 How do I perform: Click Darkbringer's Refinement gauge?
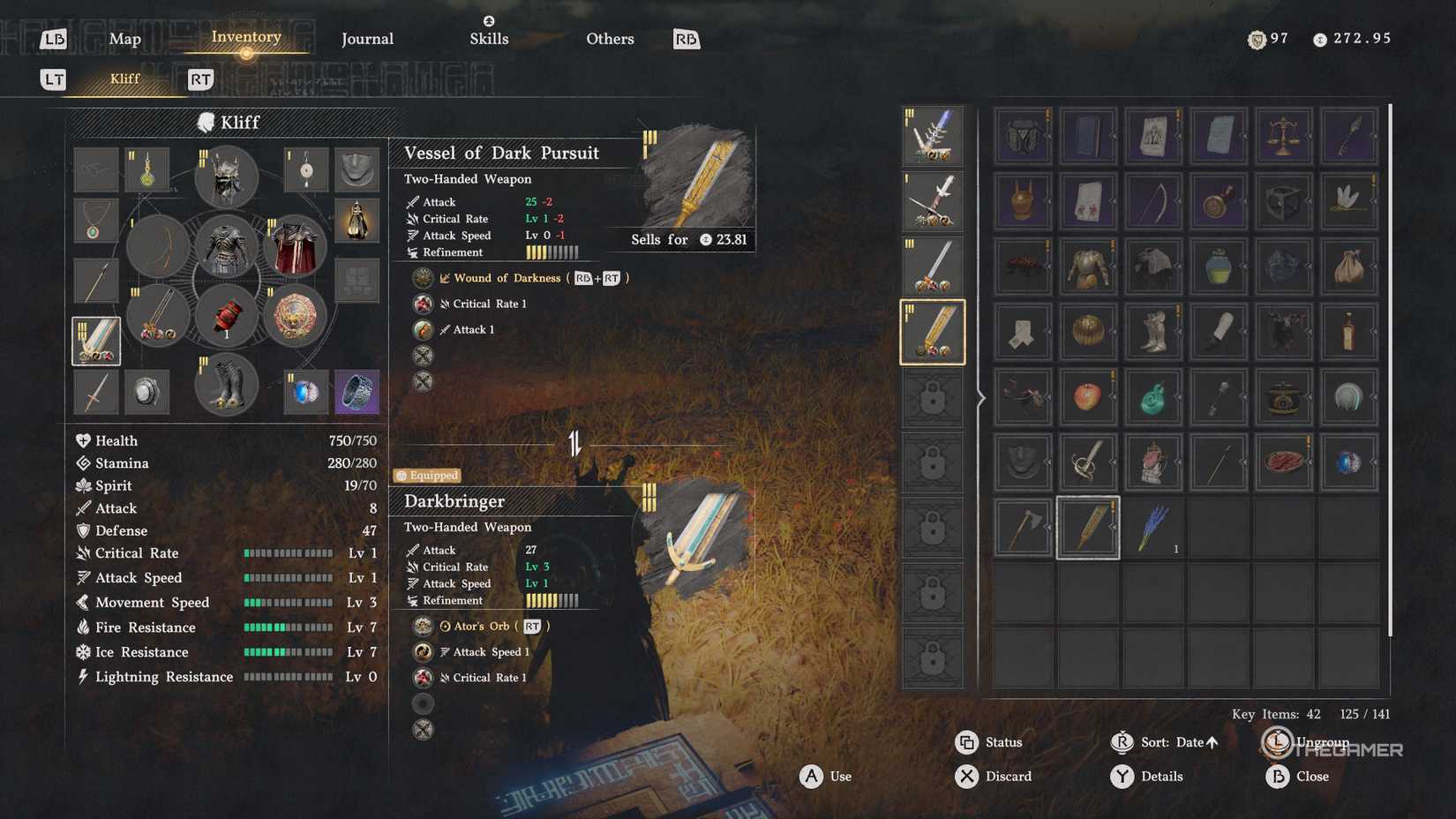(x=556, y=600)
